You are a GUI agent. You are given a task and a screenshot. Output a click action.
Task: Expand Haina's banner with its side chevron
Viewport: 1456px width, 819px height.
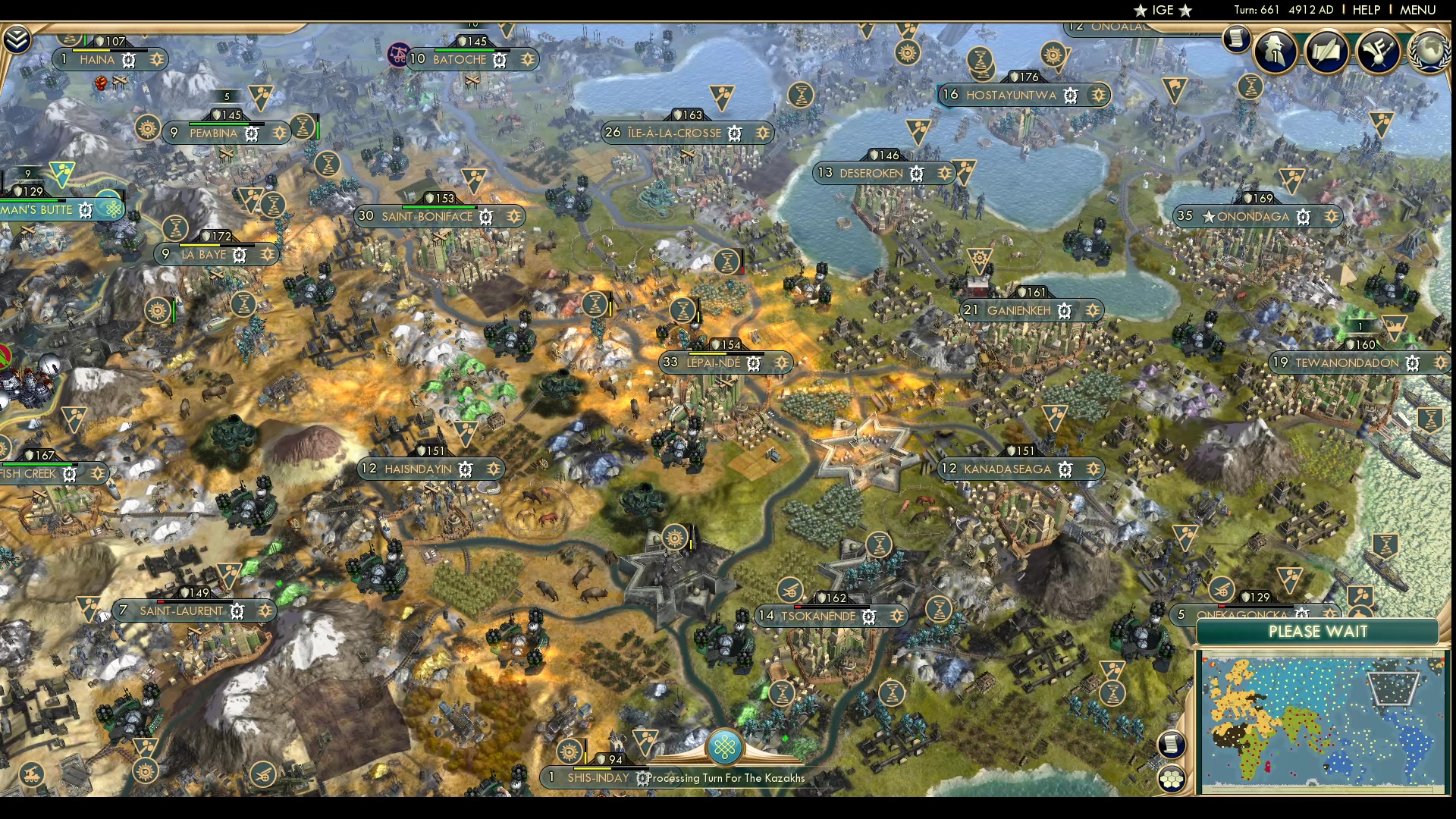point(157,59)
